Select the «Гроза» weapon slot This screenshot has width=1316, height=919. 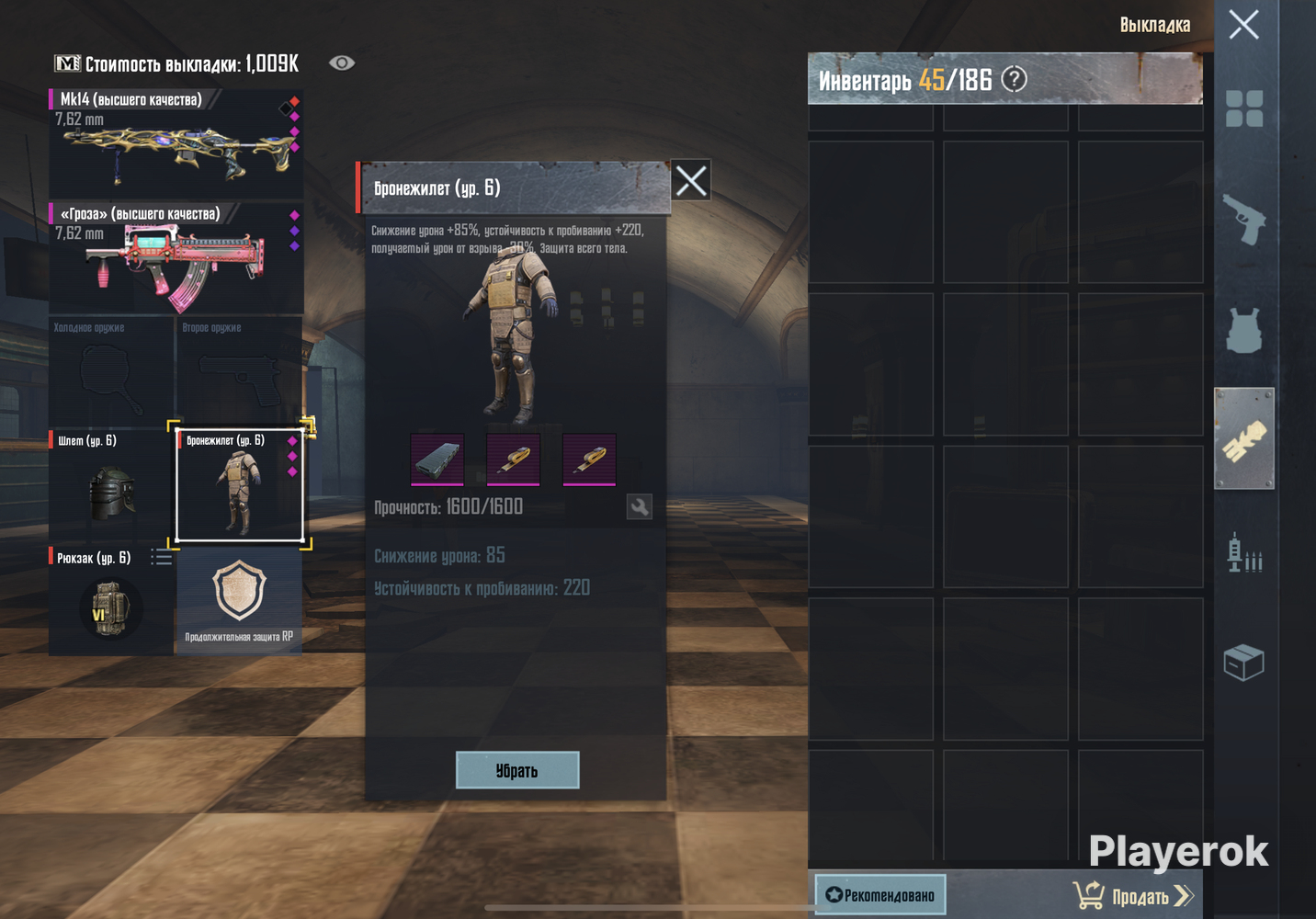coord(176,258)
